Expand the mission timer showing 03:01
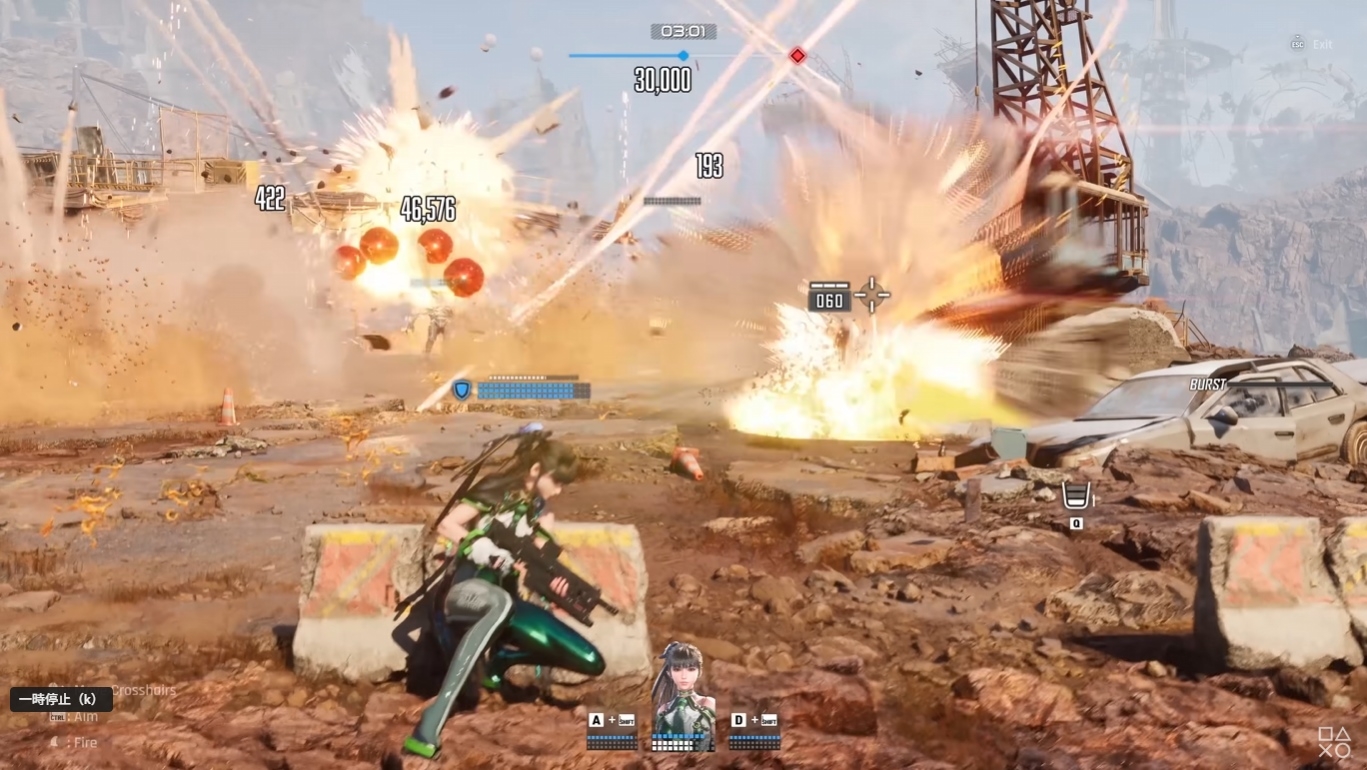1367x770 pixels. pyautogui.click(x=683, y=30)
